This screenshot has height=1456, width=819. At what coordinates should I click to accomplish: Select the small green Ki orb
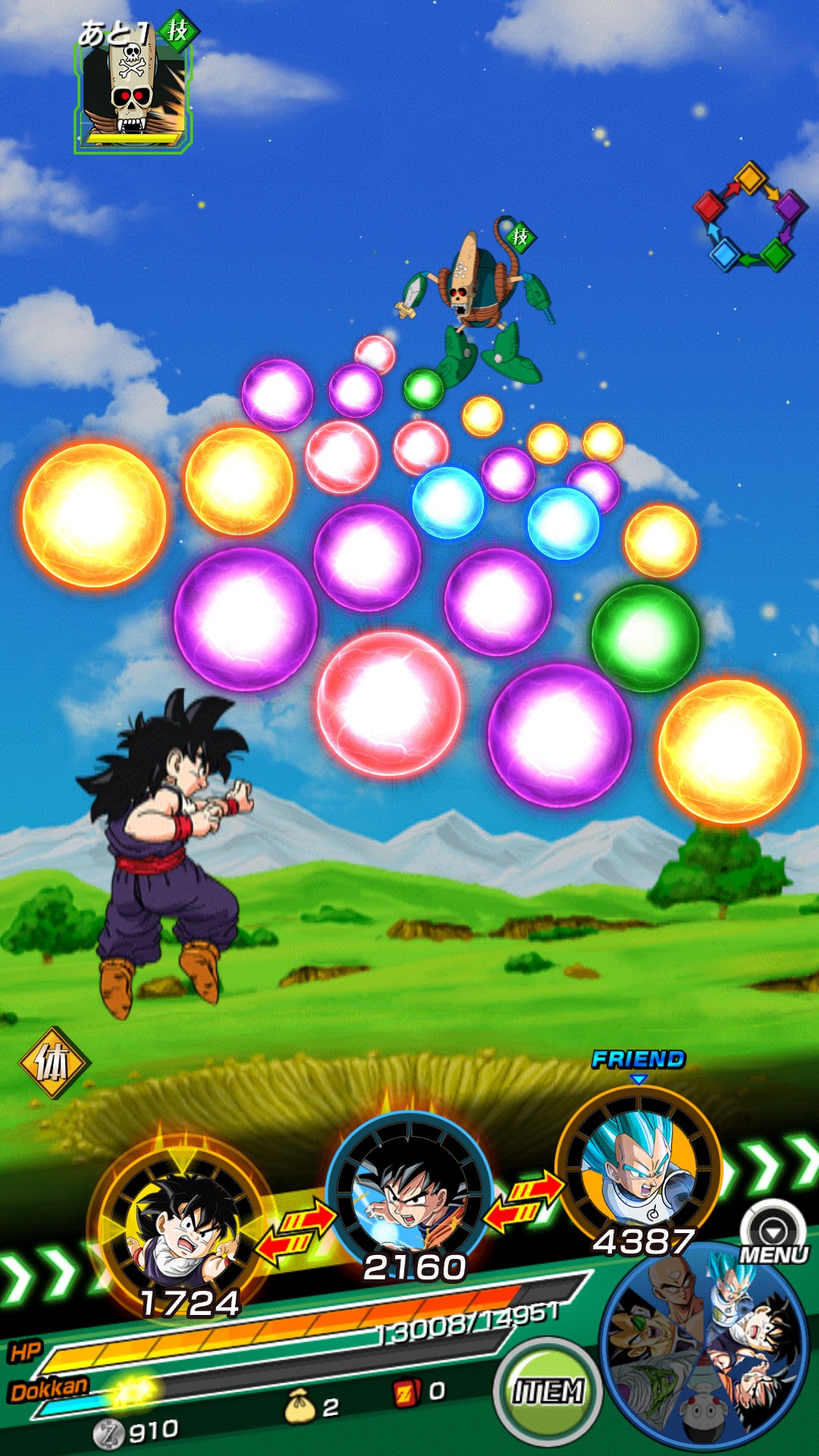tap(423, 389)
